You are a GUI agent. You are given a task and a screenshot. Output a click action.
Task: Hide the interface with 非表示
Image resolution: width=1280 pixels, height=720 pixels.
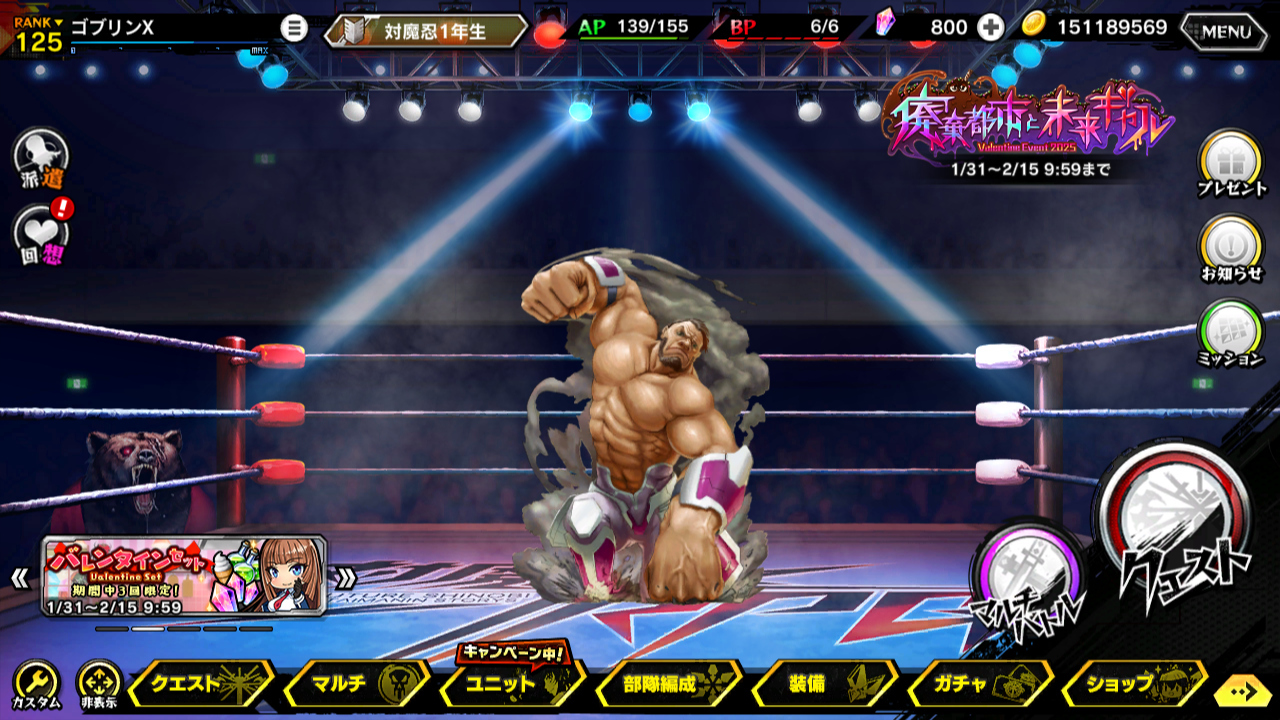tap(98, 686)
